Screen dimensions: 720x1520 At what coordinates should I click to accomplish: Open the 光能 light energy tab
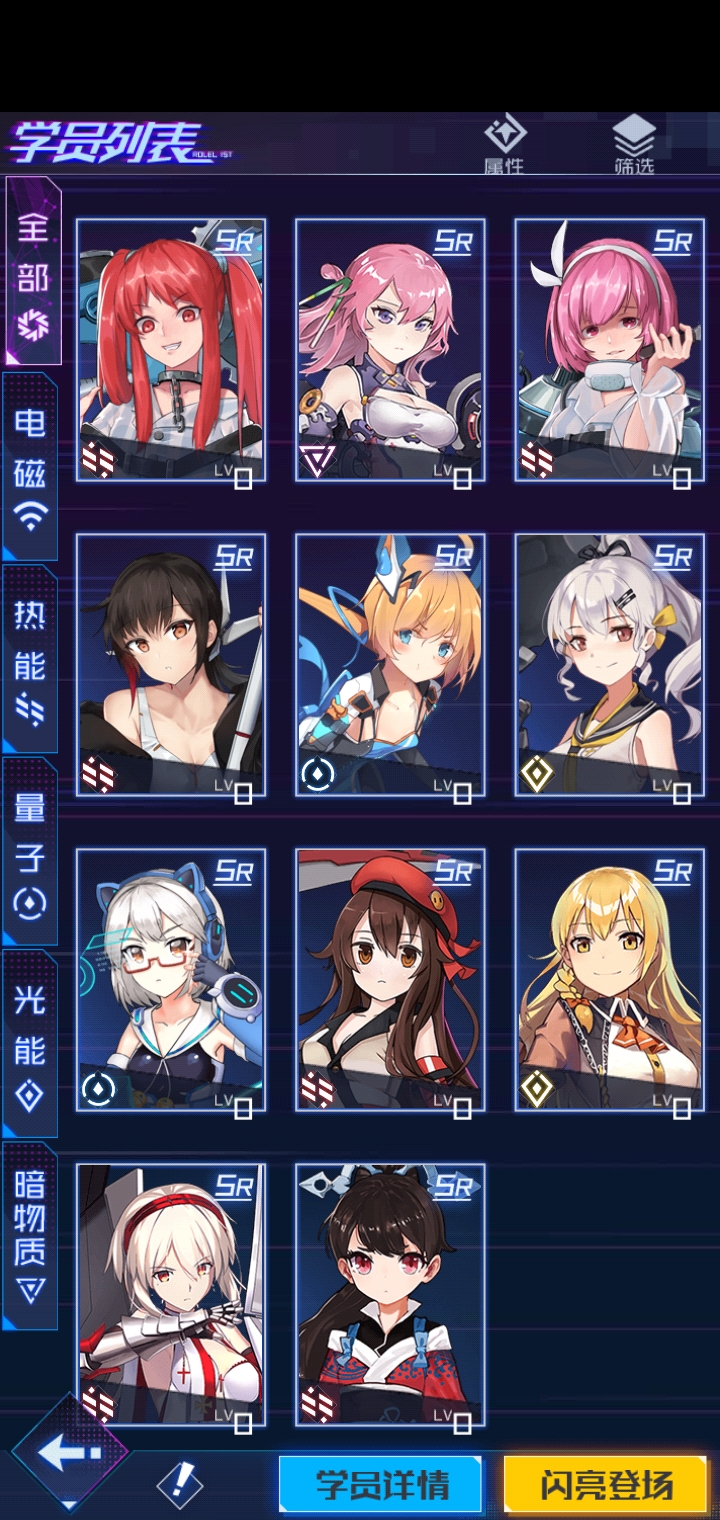click(x=30, y=1046)
